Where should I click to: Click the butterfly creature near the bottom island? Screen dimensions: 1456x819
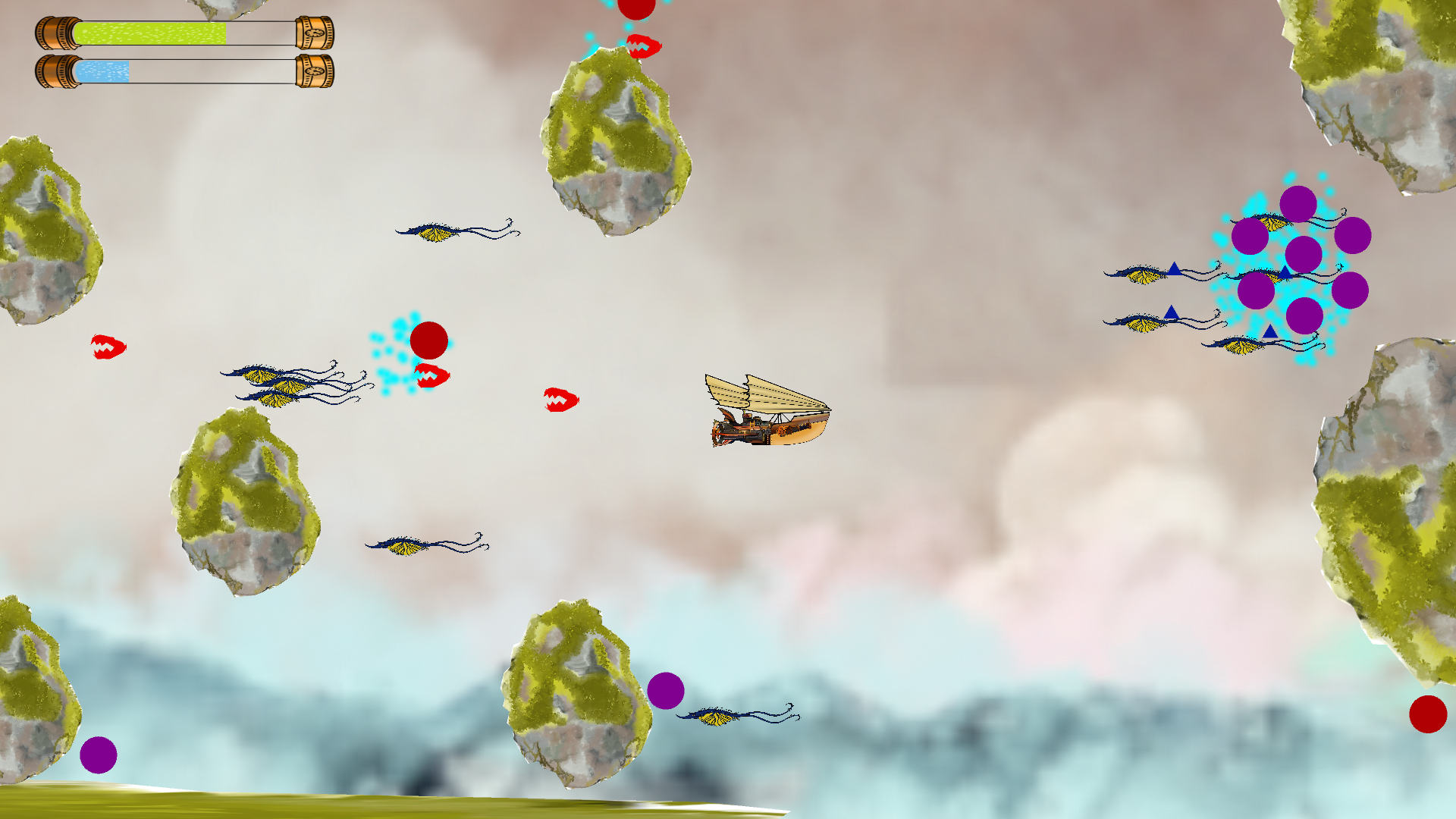(713, 717)
